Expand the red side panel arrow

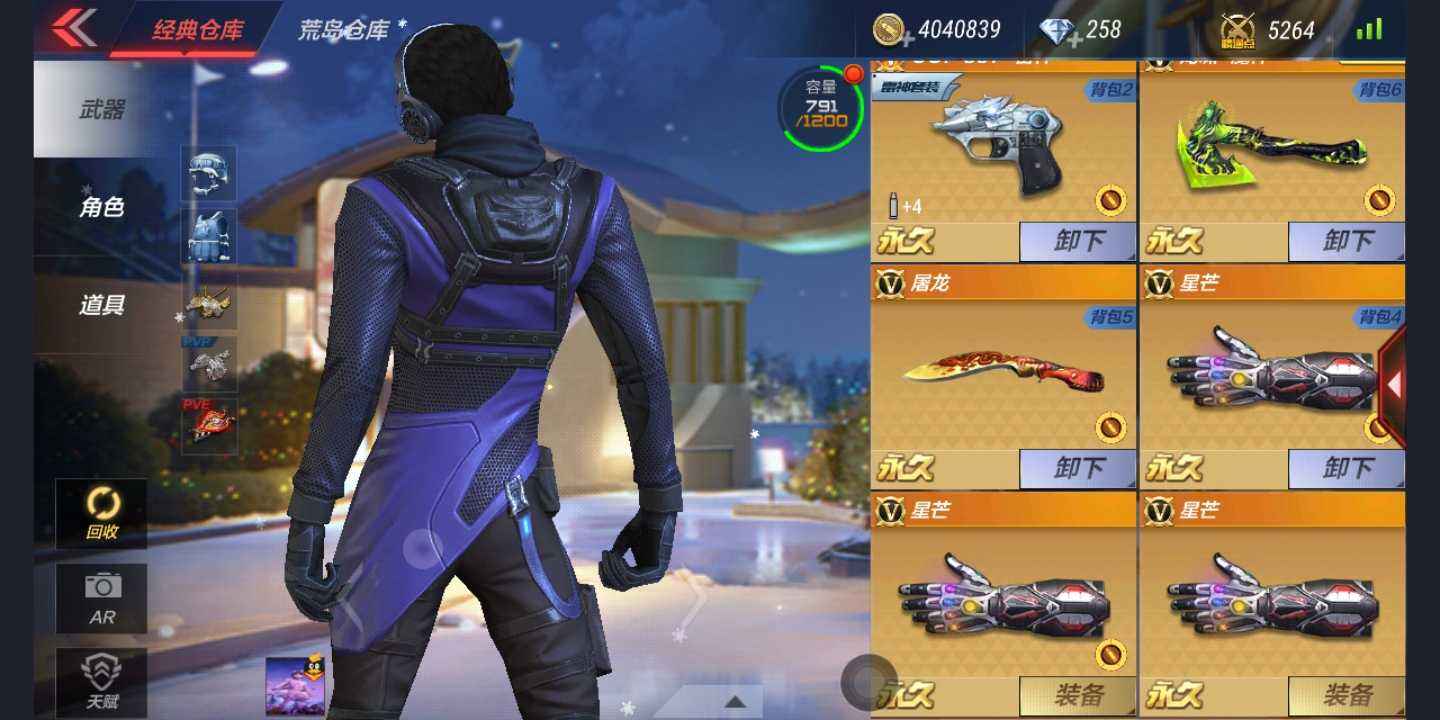[1393, 383]
